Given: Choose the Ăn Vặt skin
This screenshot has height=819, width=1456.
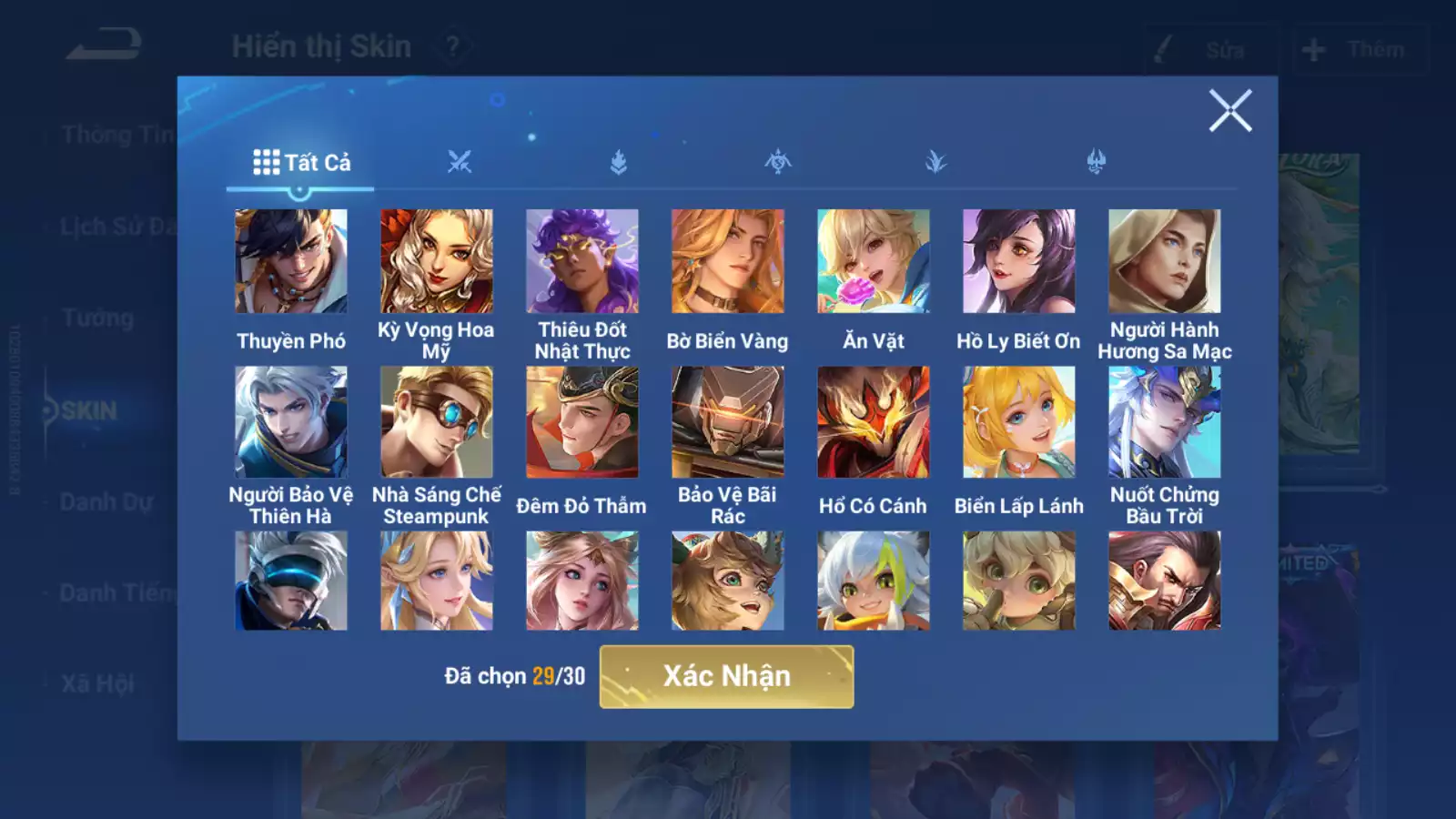Looking at the screenshot, I should [874, 261].
